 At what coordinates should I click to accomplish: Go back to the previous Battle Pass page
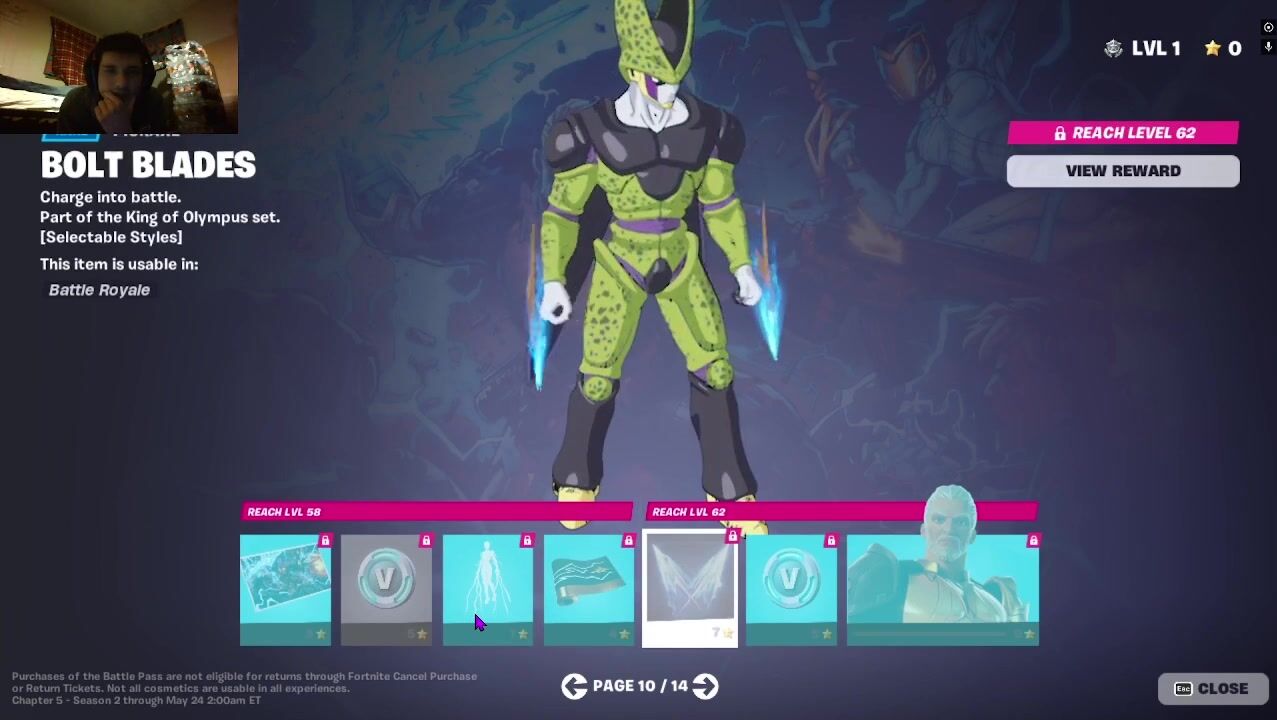pyautogui.click(x=573, y=686)
